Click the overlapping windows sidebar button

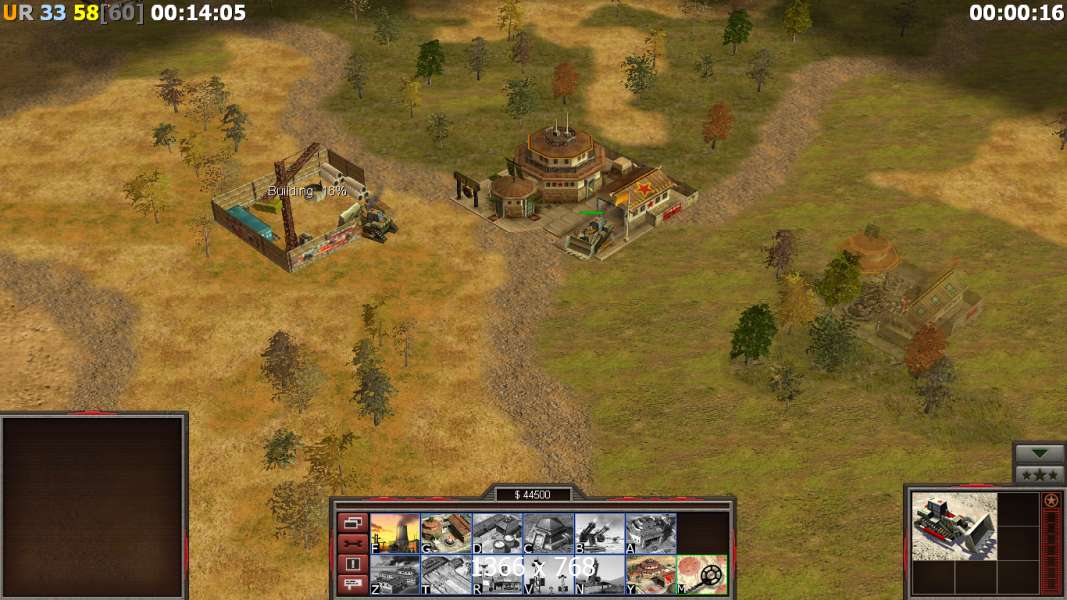click(353, 522)
